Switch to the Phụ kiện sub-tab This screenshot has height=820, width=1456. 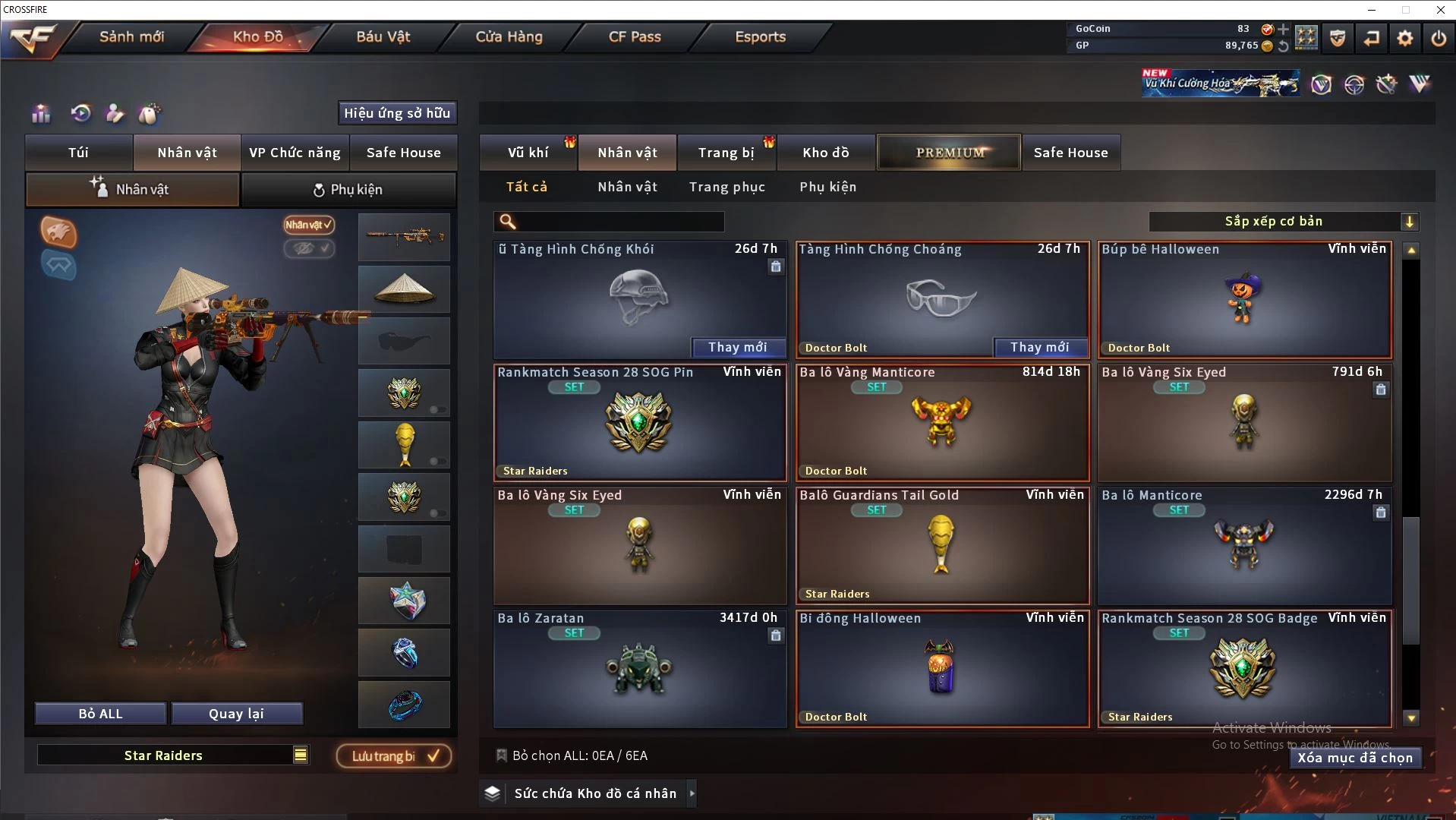click(348, 190)
